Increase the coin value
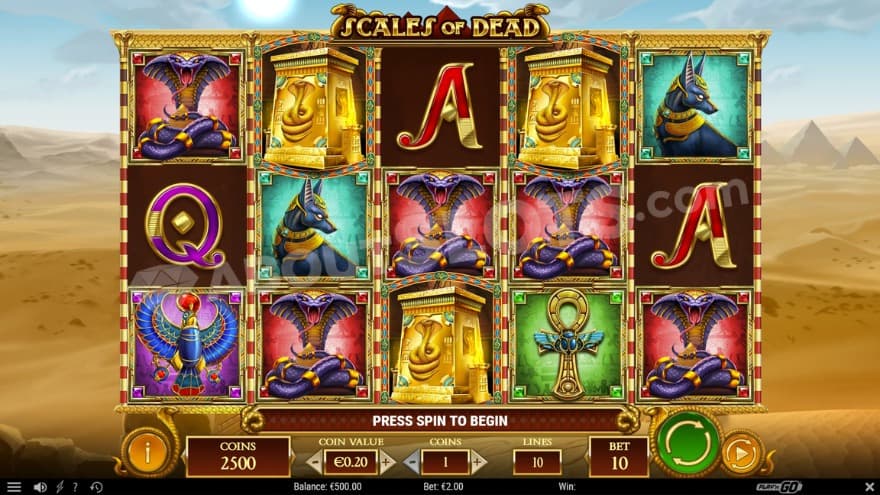Screen dimensions: 880x495 (387, 462)
